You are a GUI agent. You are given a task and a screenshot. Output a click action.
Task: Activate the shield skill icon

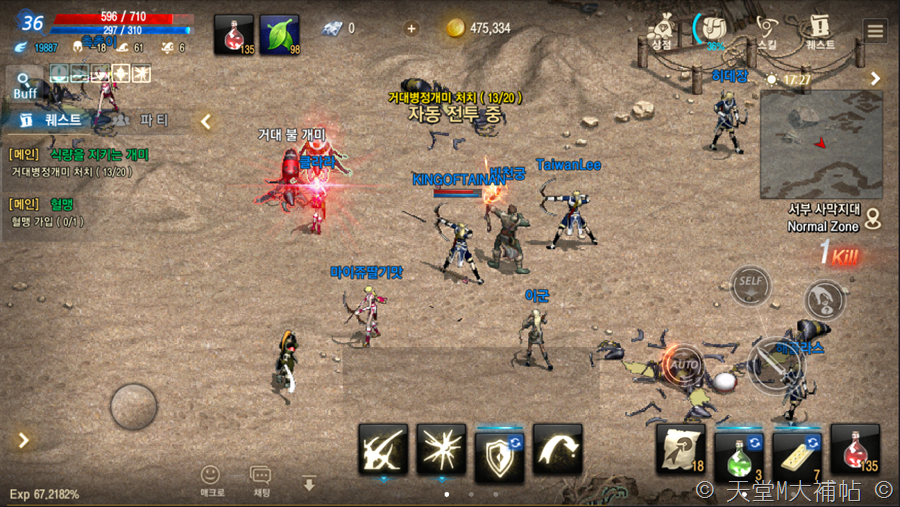pyautogui.click(x=499, y=449)
